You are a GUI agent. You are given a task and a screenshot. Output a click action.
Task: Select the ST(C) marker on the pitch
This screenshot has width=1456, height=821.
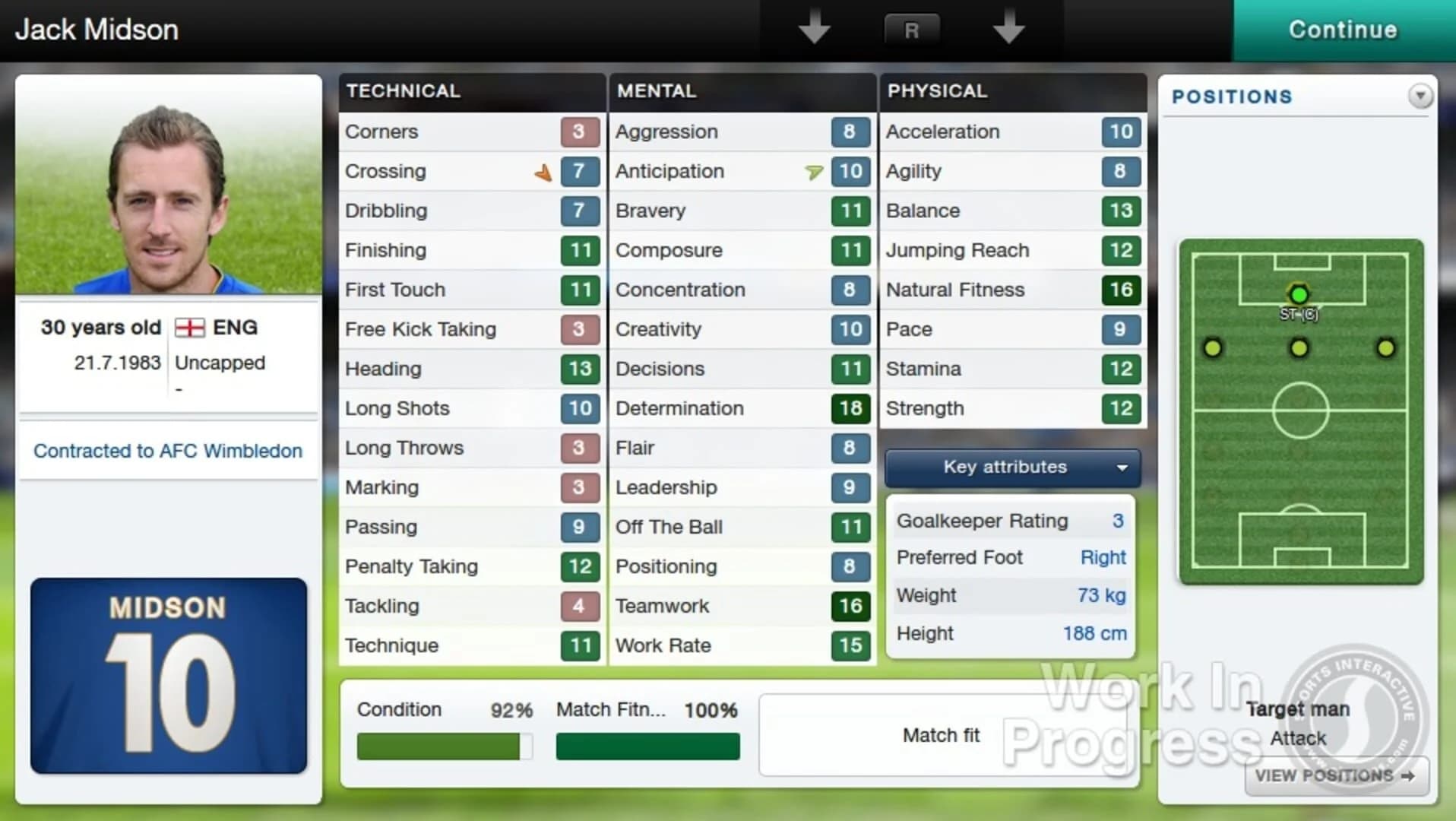(x=1299, y=295)
